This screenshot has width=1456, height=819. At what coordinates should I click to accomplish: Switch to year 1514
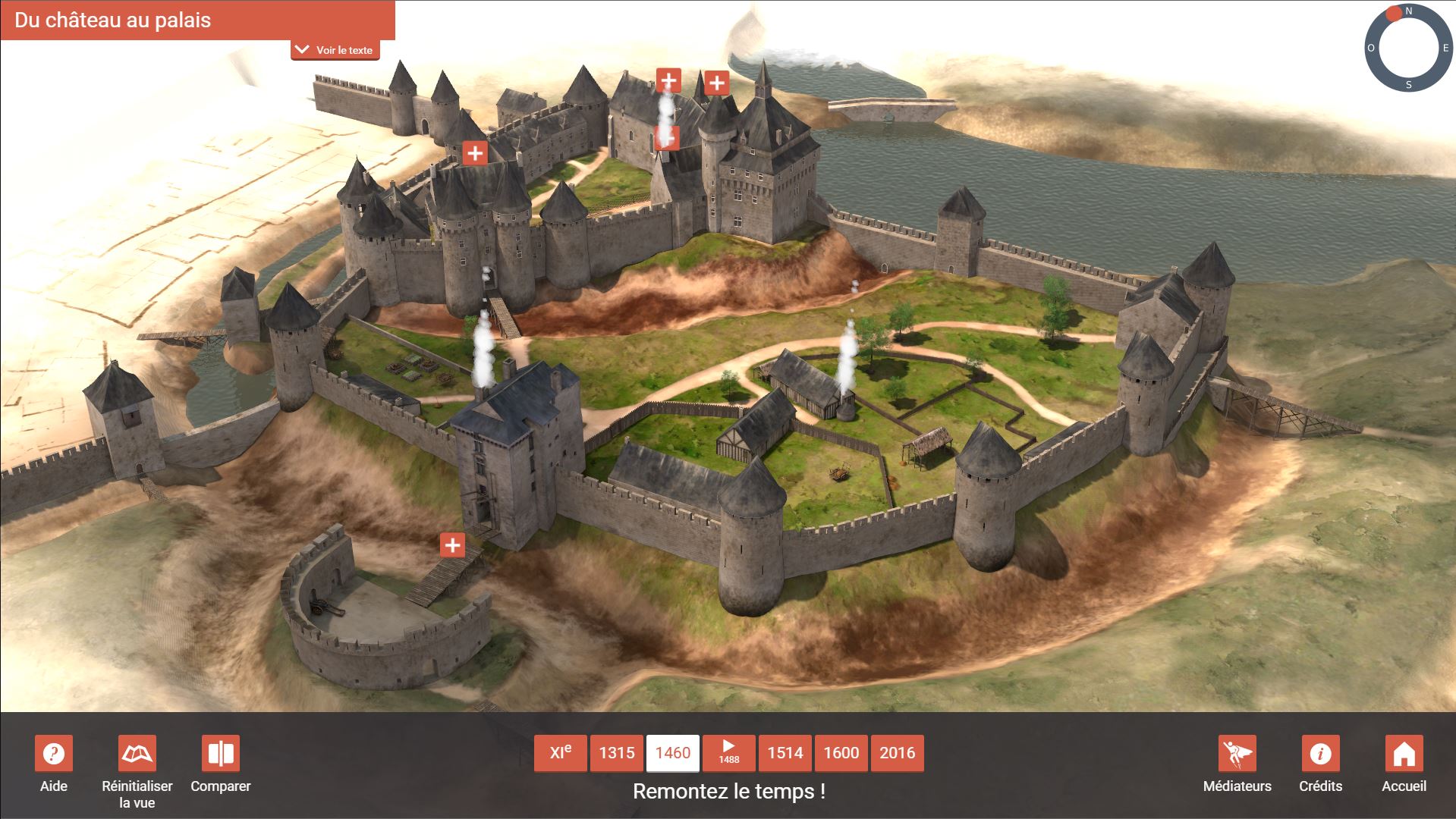coord(785,753)
